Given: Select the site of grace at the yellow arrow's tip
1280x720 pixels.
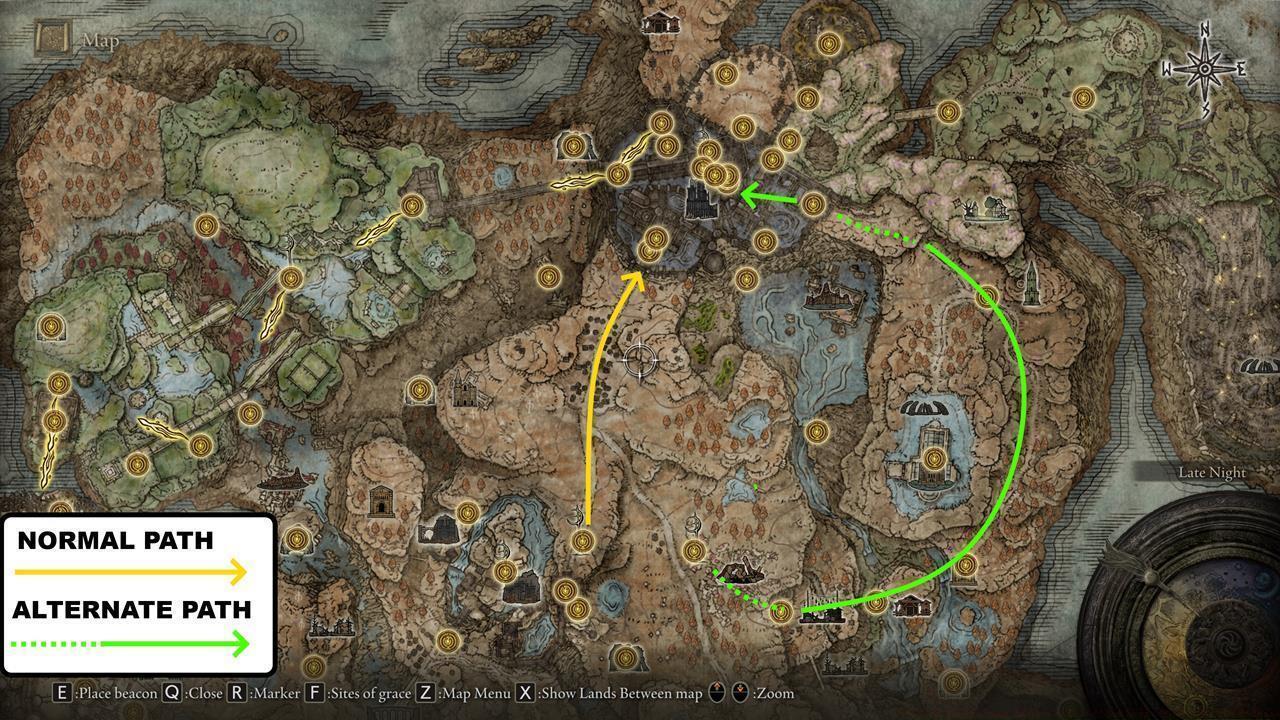Looking at the screenshot, I should click(652, 253).
